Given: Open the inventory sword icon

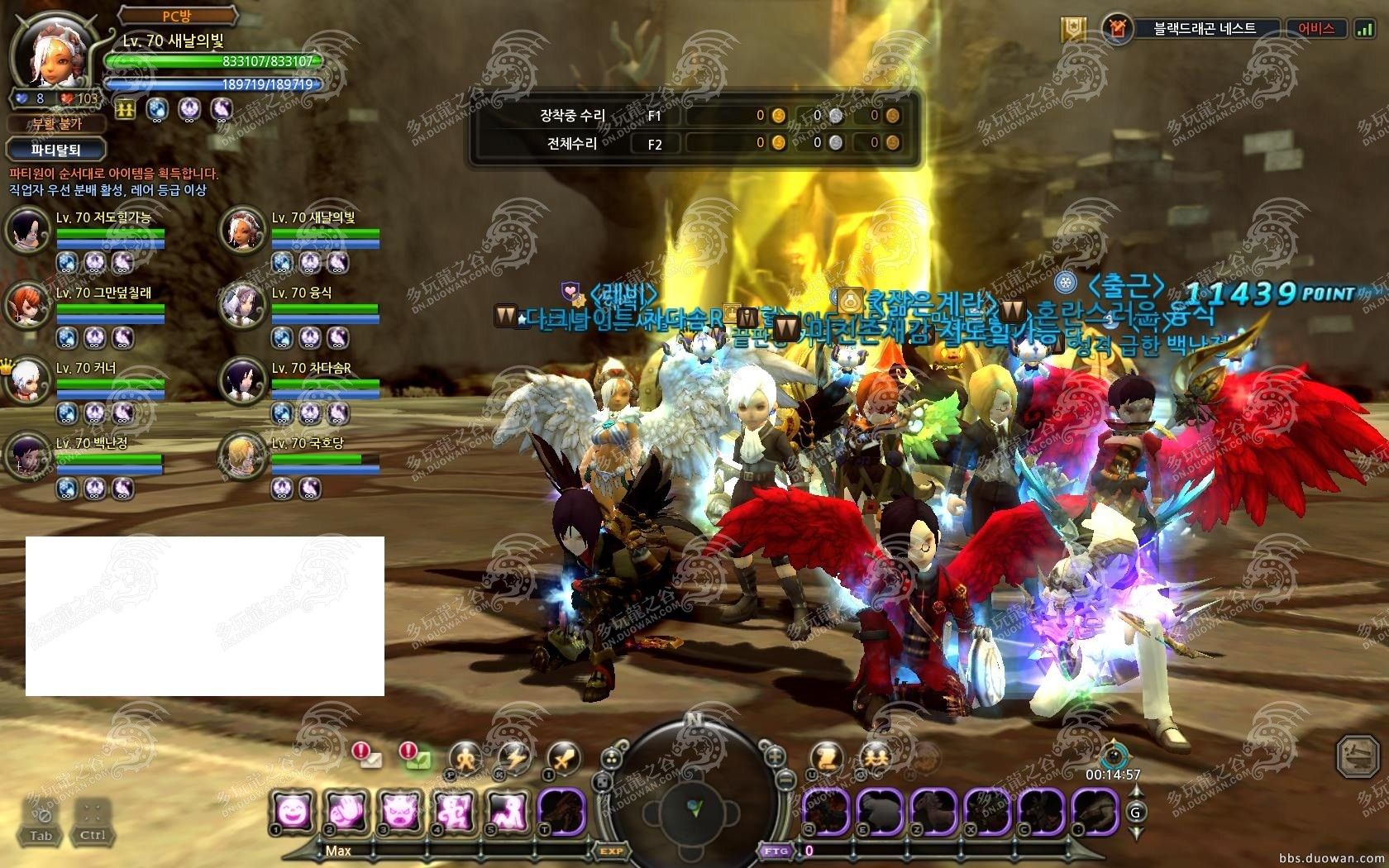Looking at the screenshot, I should click(563, 757).
